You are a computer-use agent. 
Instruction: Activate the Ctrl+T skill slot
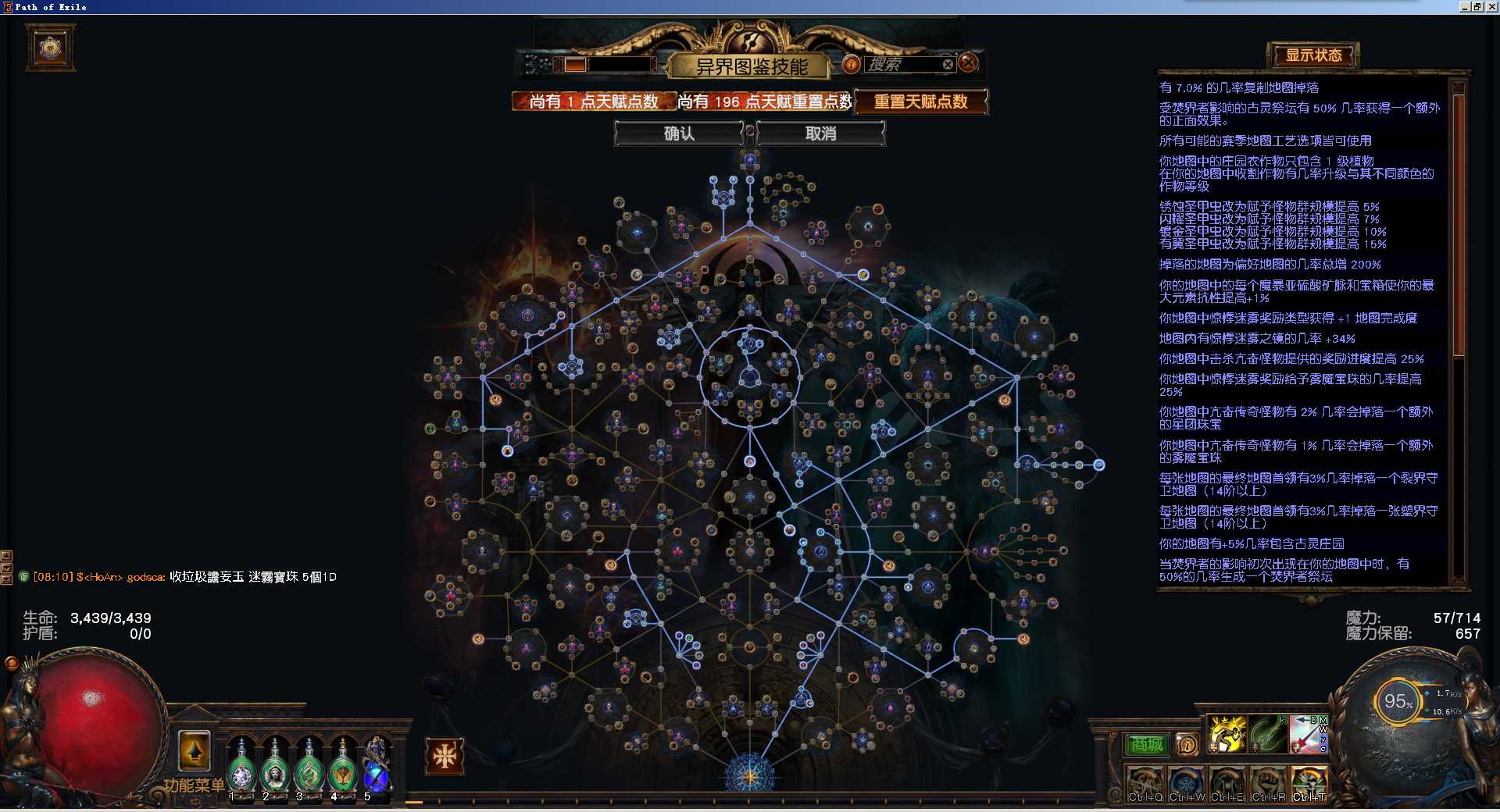click(1309, 783)
